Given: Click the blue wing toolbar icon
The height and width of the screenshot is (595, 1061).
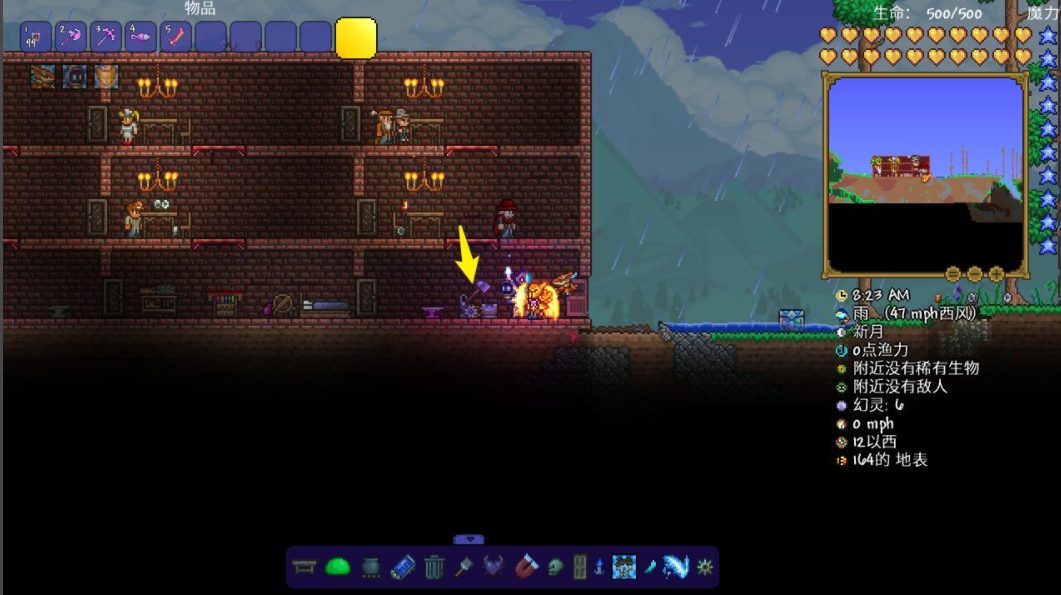Looking at the screenshot, I should pyautogui.click(x=676, y=567).
